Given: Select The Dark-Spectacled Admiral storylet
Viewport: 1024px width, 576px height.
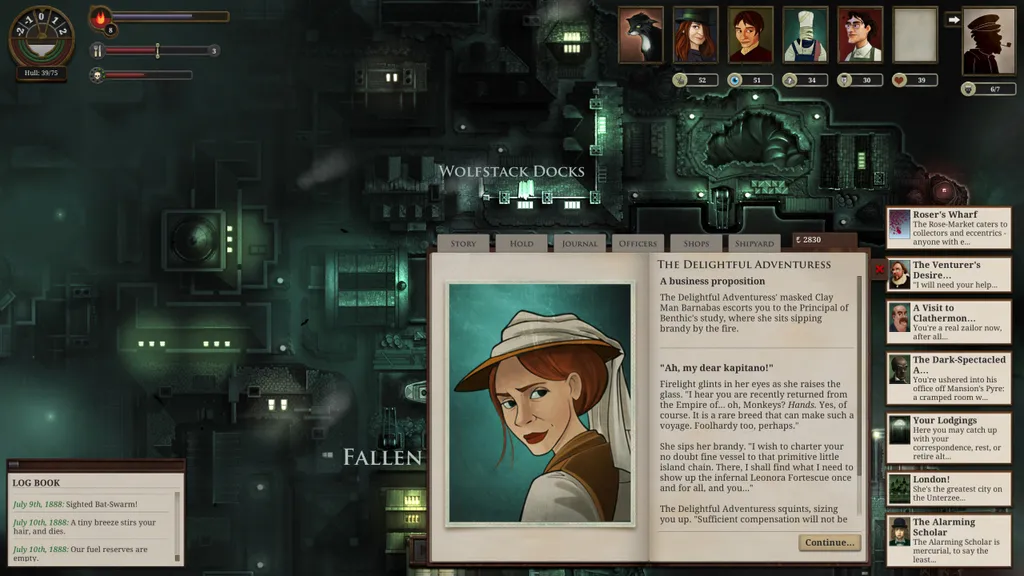Looking at the screenshot, I should [948, 378].
